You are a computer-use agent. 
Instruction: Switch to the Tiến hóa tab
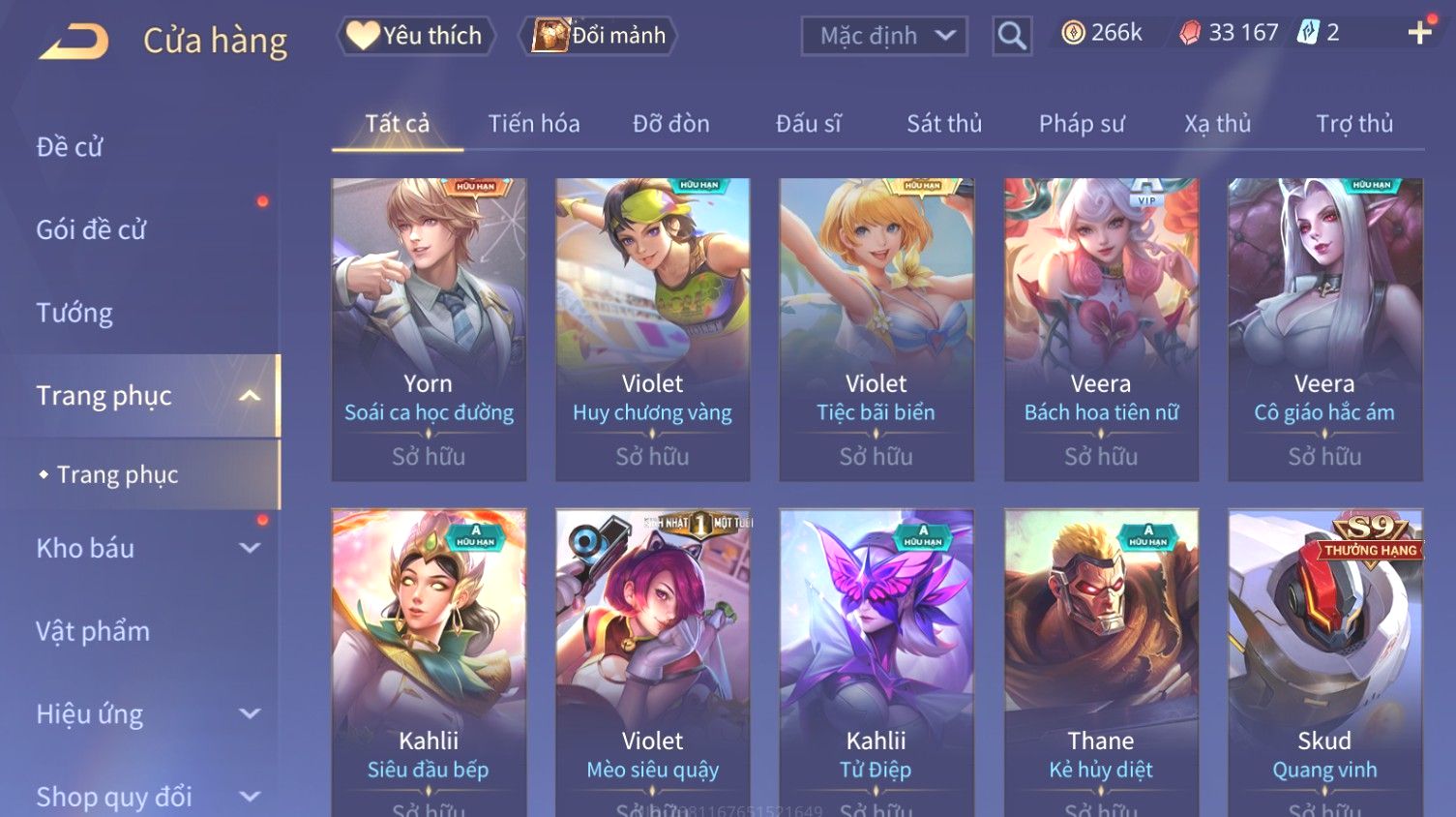pyautogui.click(x=534, y=124)
